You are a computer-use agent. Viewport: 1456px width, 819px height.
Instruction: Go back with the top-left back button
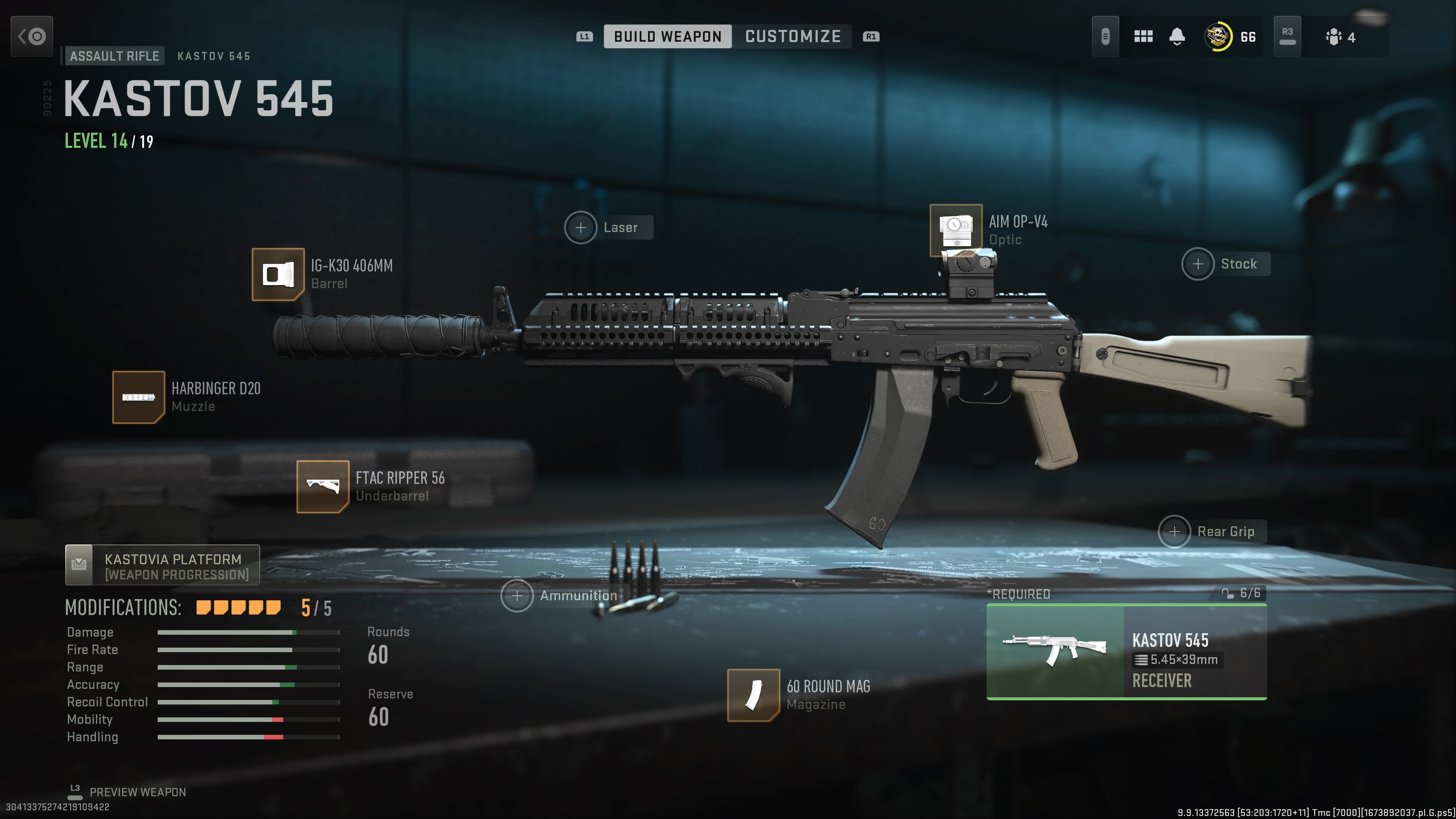click(x=31, y=37)
